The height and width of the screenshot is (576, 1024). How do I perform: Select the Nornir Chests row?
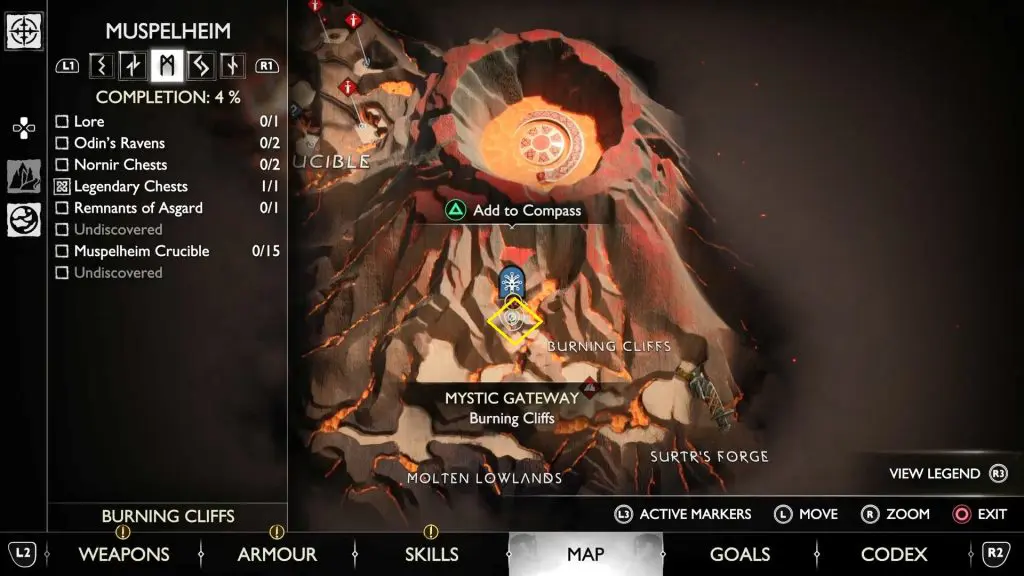(120, 165)
